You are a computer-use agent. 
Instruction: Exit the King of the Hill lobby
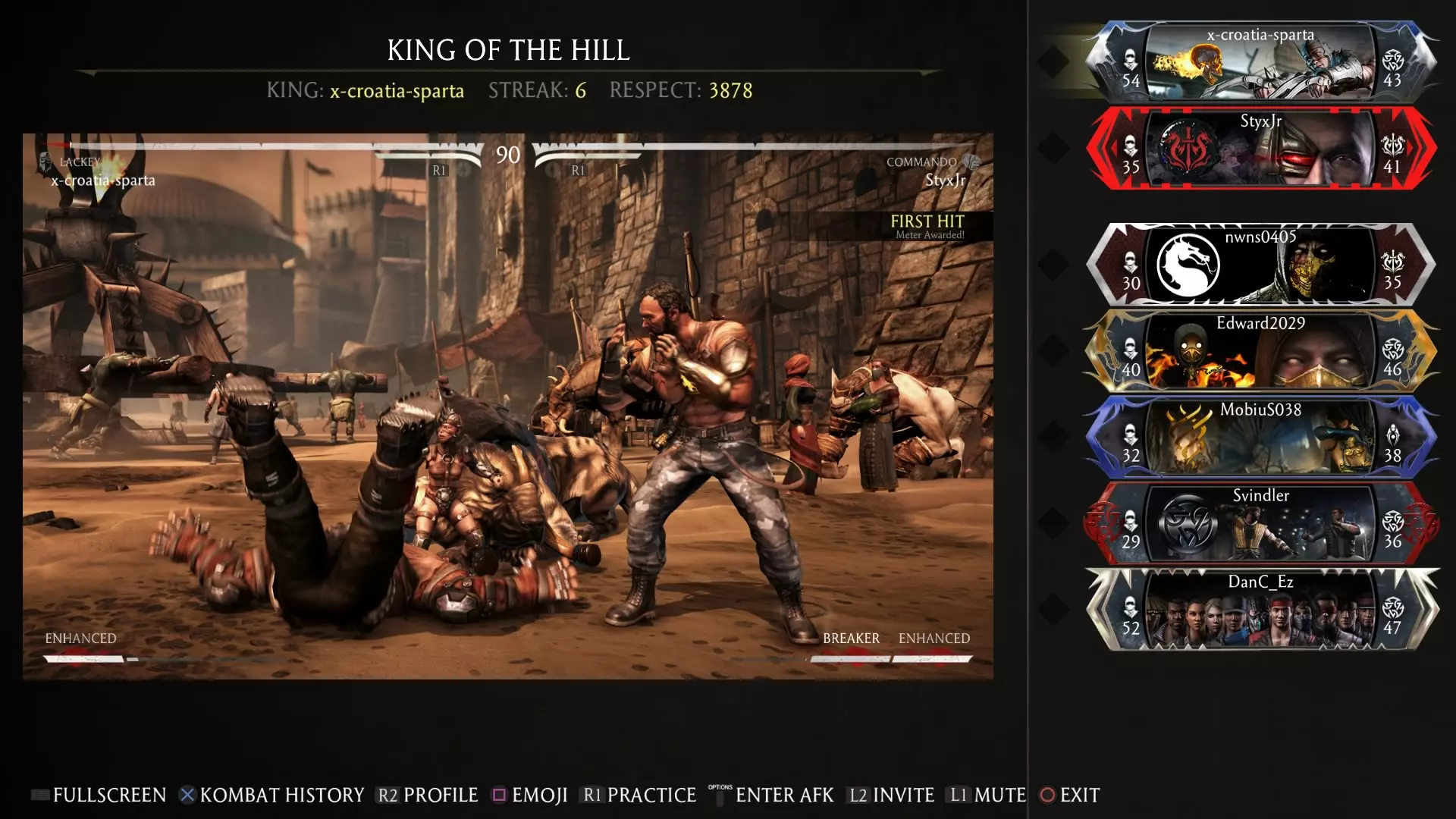1070,795
